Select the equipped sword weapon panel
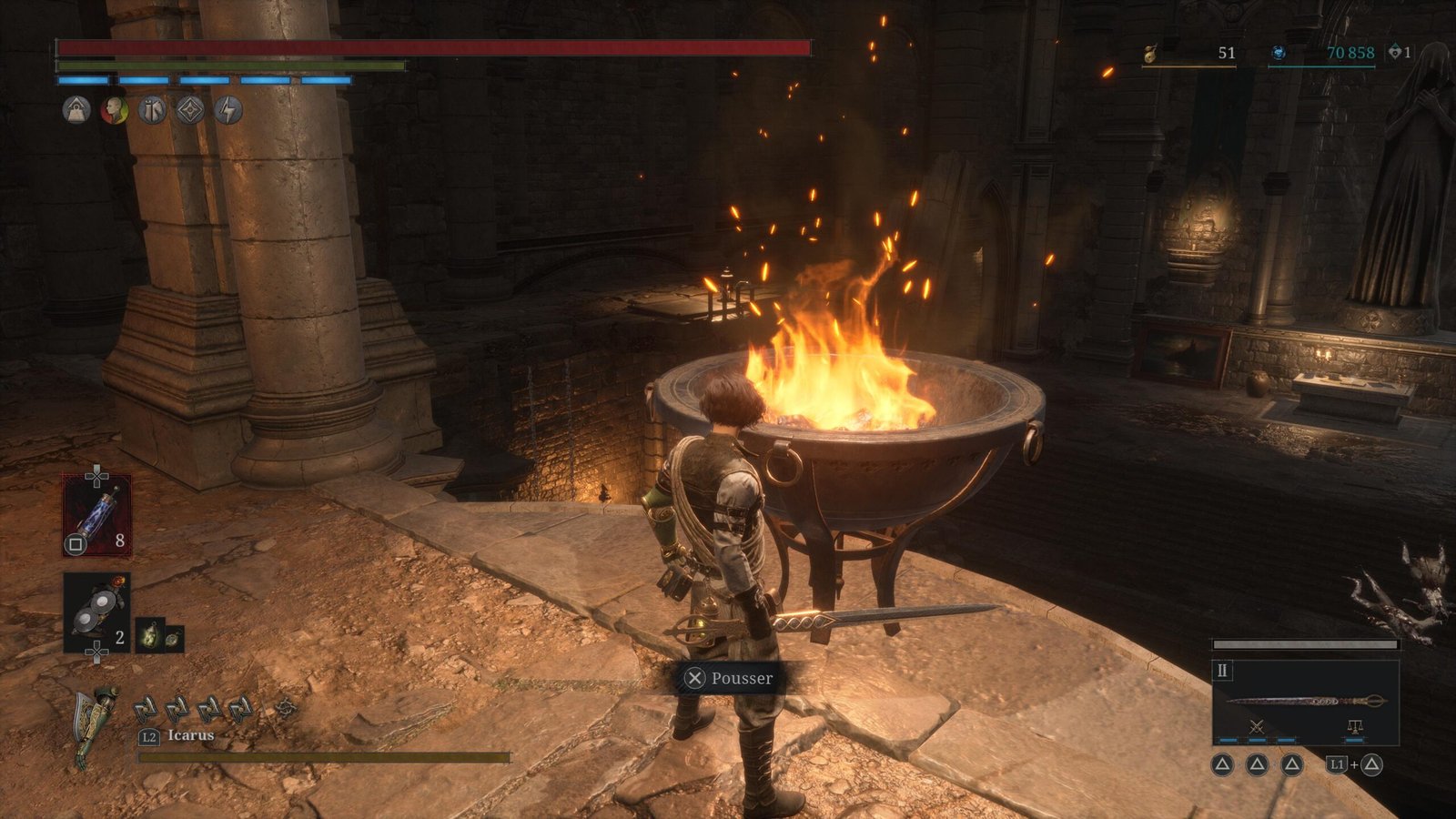1456x819 pixels. pyautogui.click(x=1305, y=701)
